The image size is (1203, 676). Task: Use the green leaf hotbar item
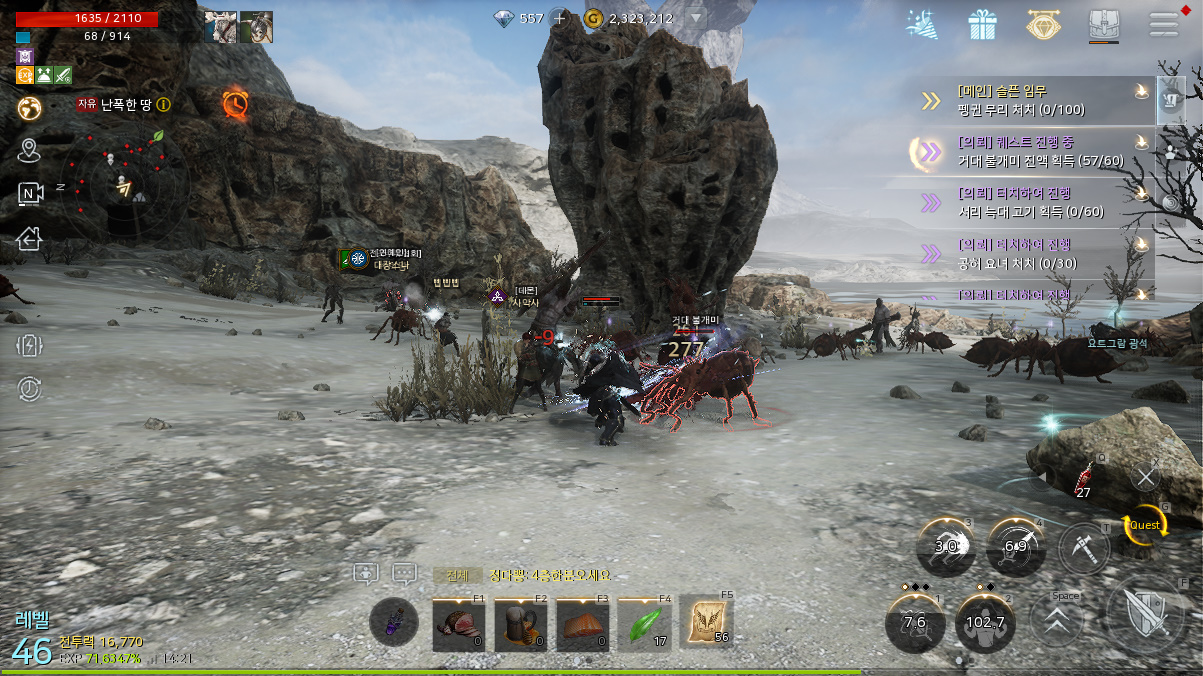[644, 625]
